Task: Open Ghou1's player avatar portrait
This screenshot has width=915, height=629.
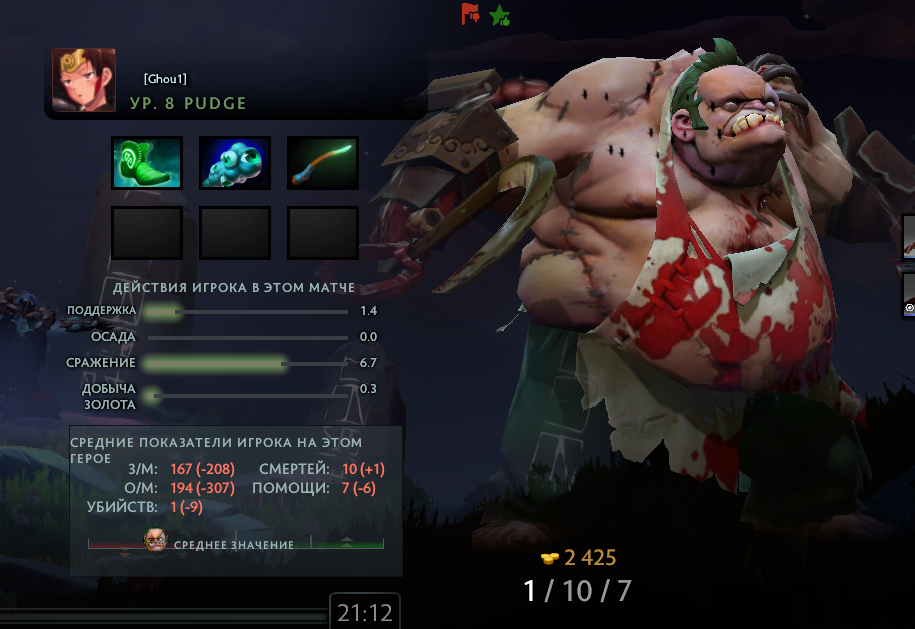Action: pos(84,80)
